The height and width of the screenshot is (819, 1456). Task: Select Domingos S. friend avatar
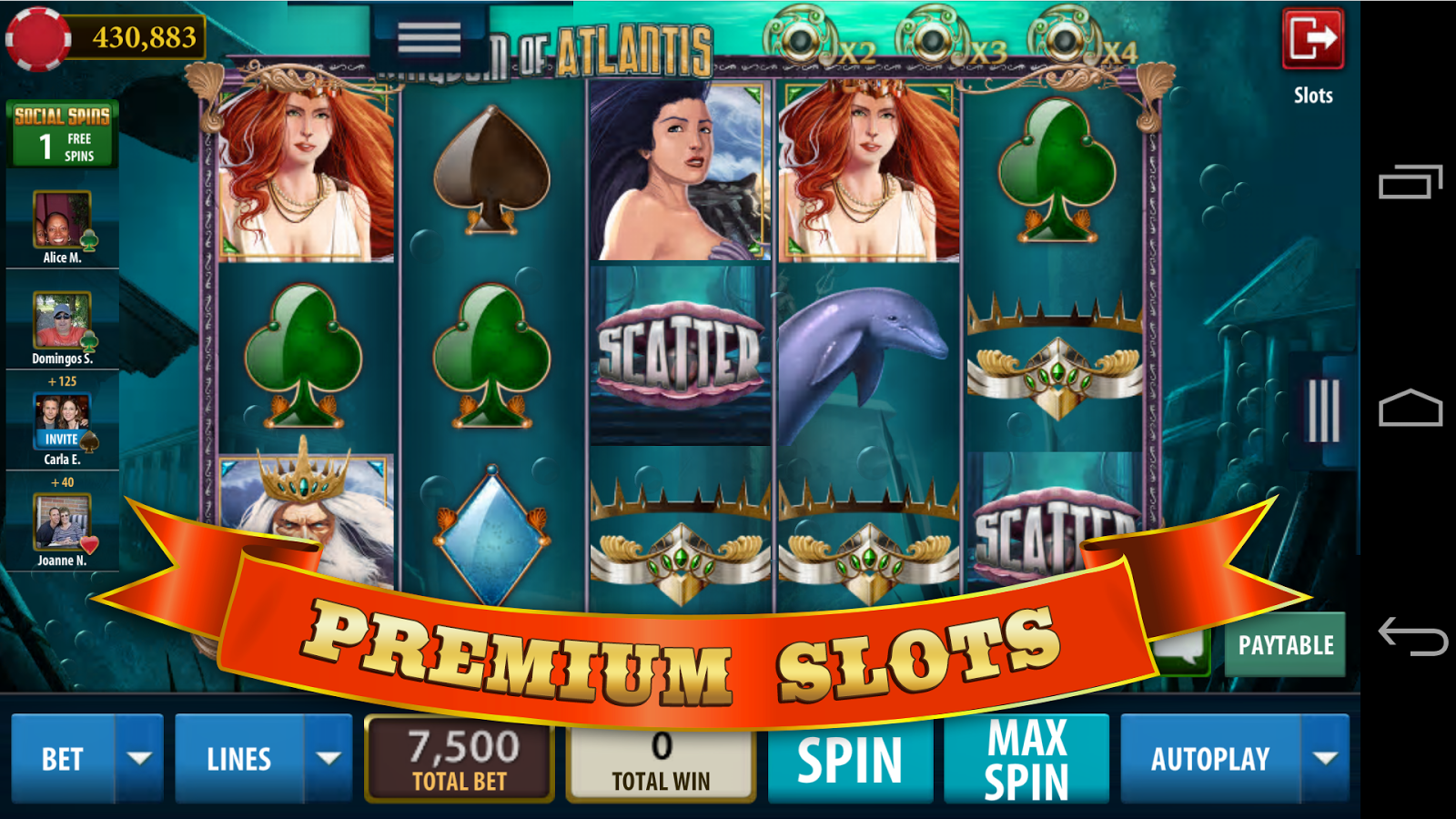(x=62, y=320)
